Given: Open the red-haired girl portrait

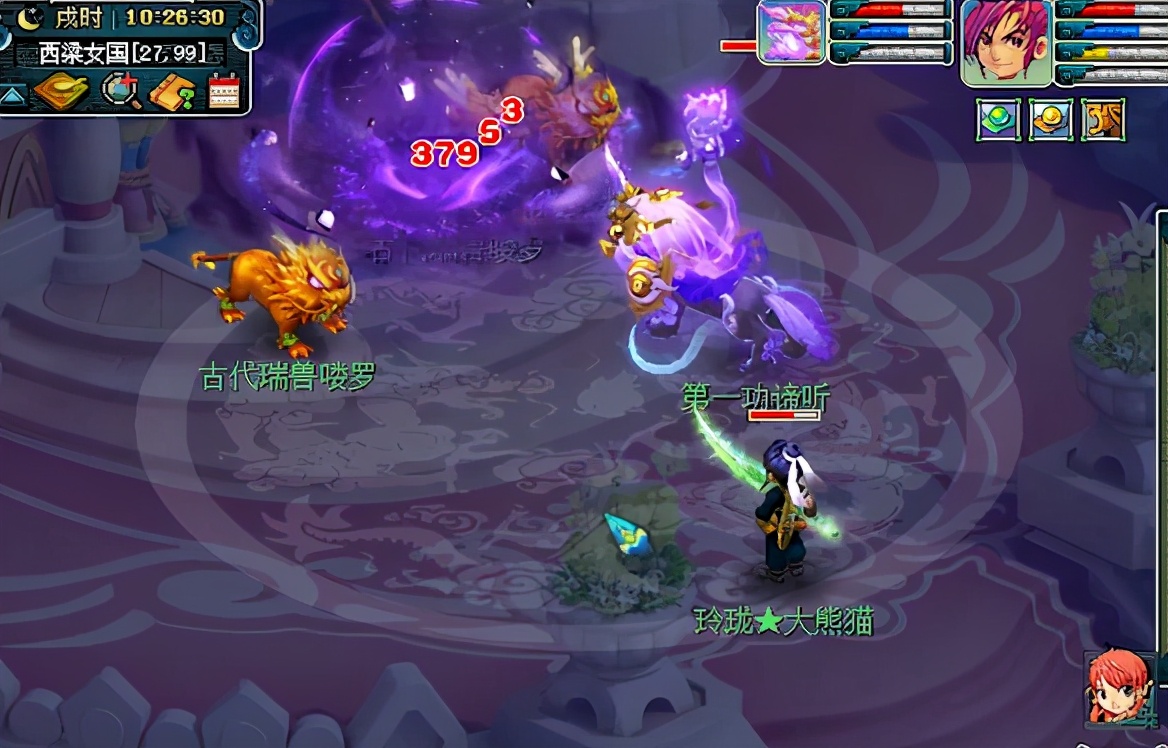Looking at the screenshot, I should 1119,687.
